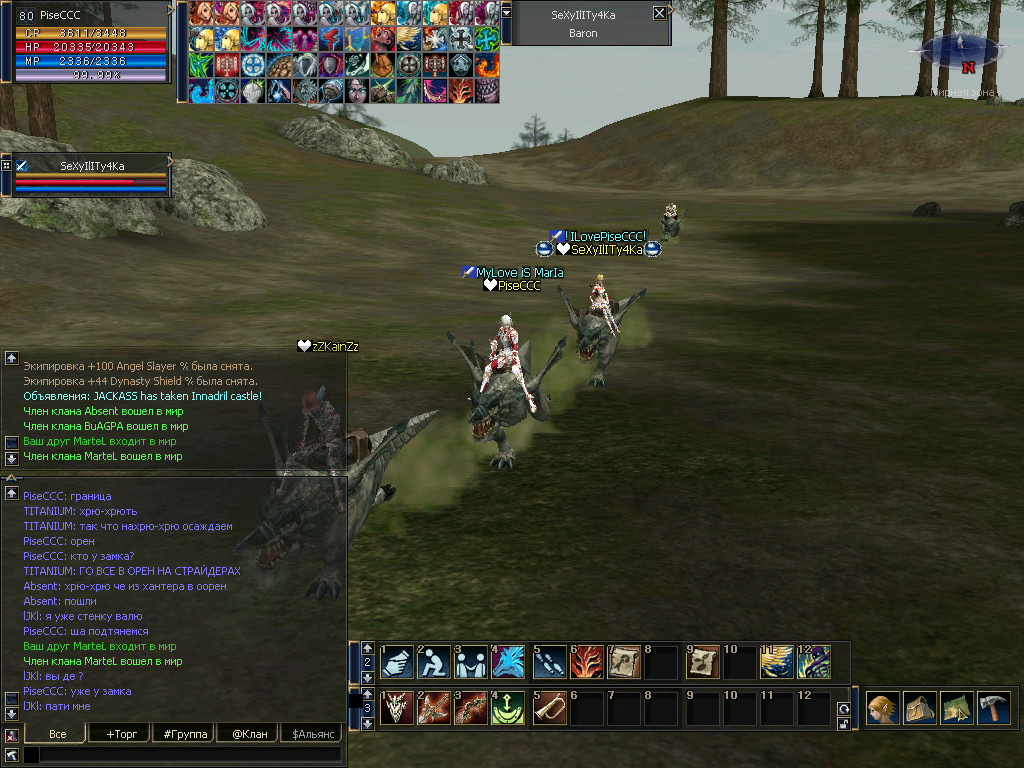1024x768 pixels.
Task: Click the hammer system menu icon
Action: tap(994, 707)
